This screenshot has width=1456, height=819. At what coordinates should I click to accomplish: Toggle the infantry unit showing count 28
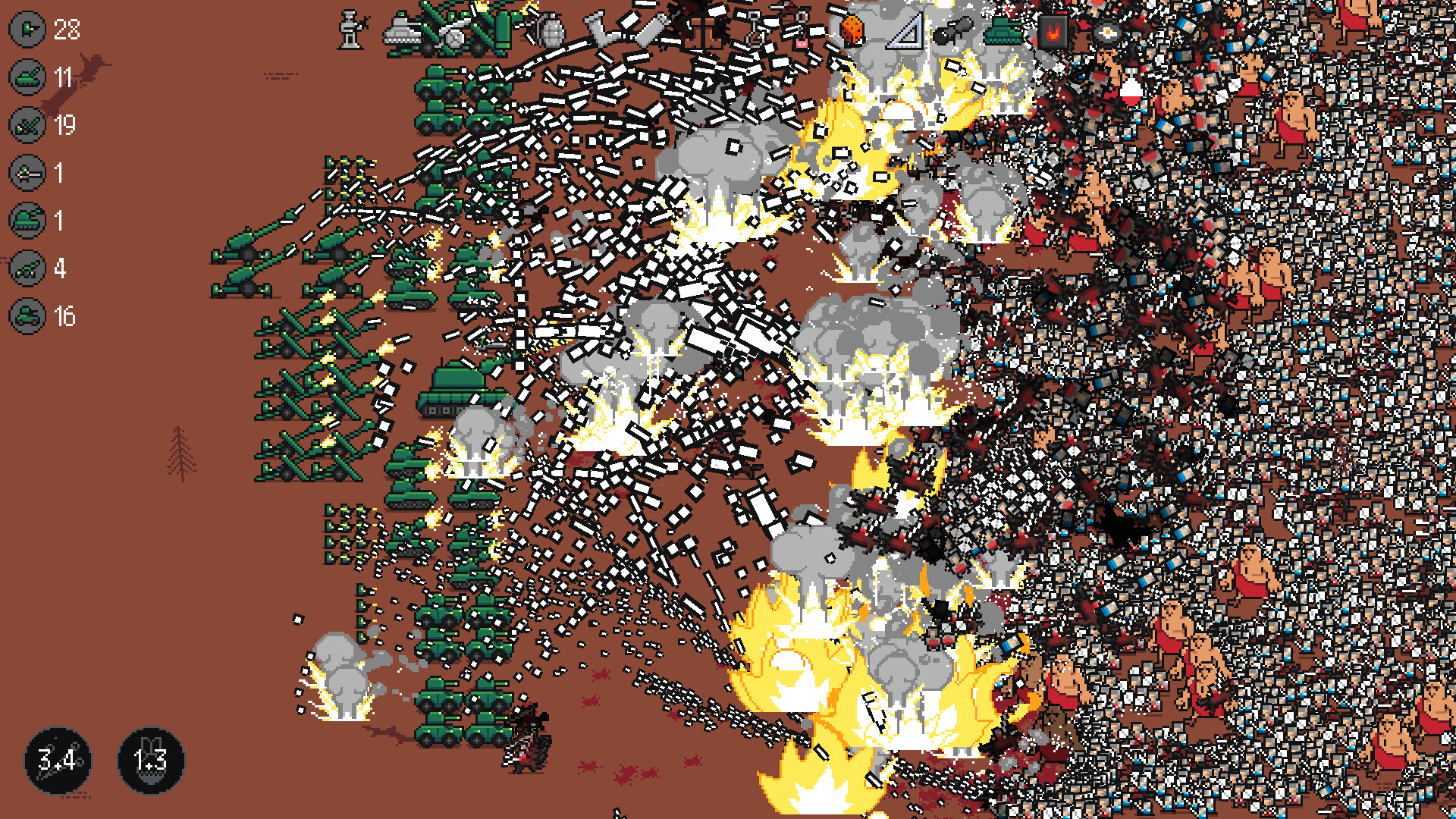pyautogui.click(x=28, y=30)
